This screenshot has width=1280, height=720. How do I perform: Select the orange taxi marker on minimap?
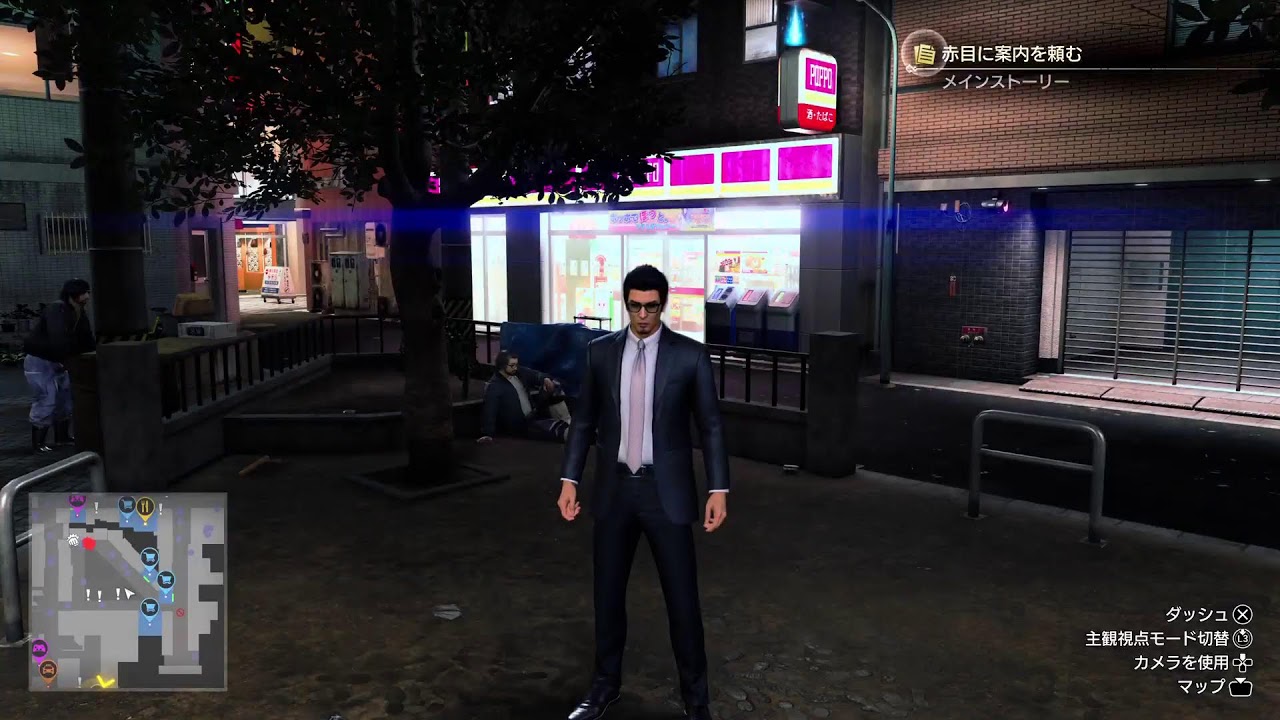pos(47,668)
